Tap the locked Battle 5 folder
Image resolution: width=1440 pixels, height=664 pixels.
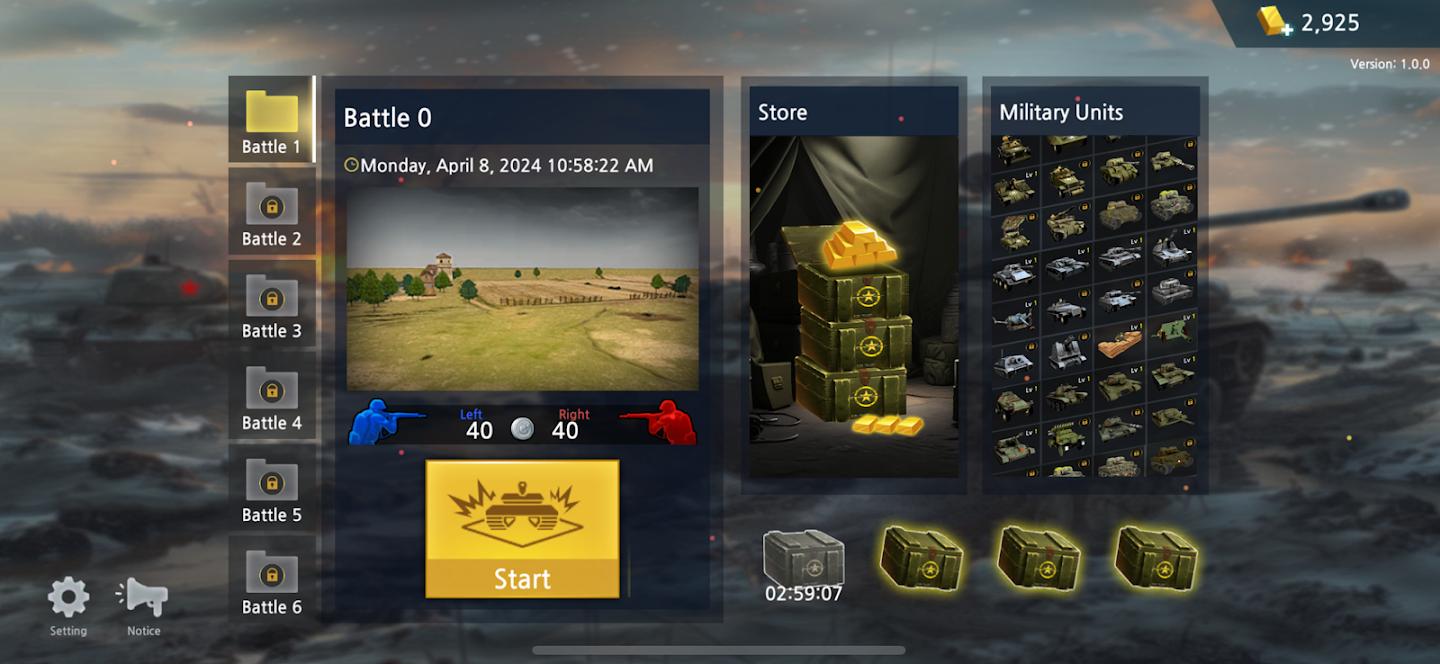point(271,489)
